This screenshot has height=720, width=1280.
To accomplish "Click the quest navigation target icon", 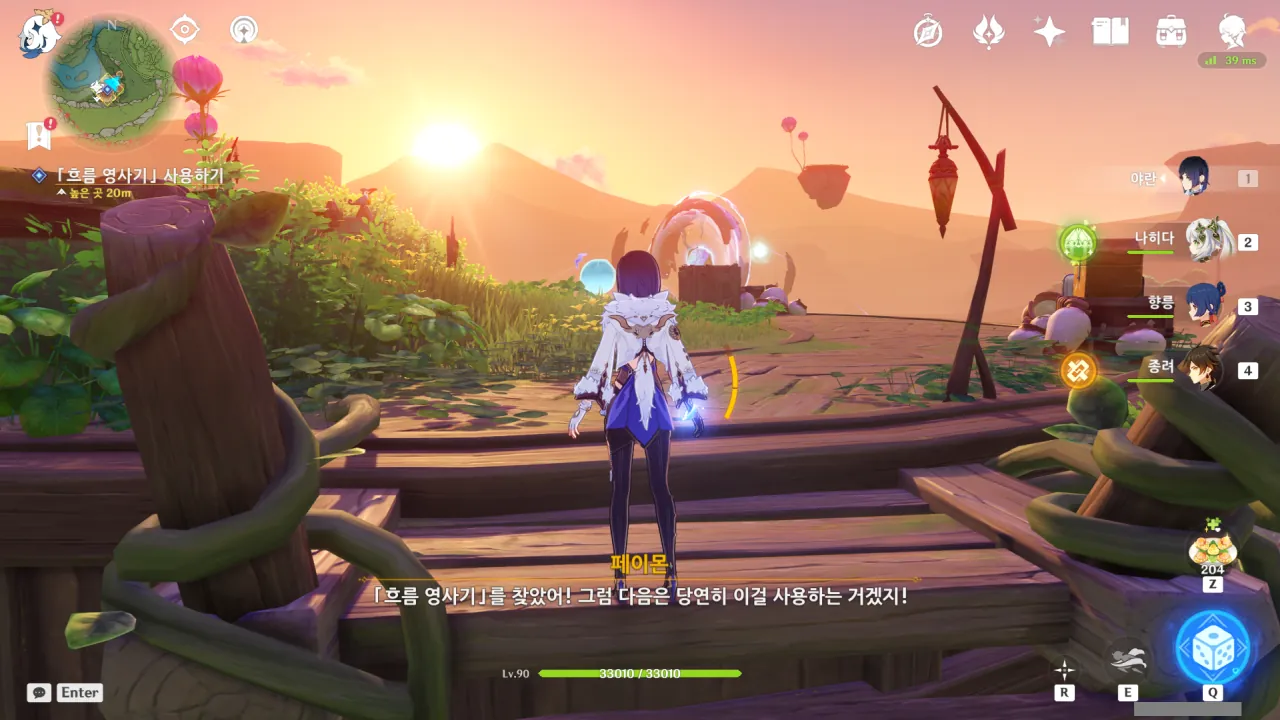I will click(185, 30).
